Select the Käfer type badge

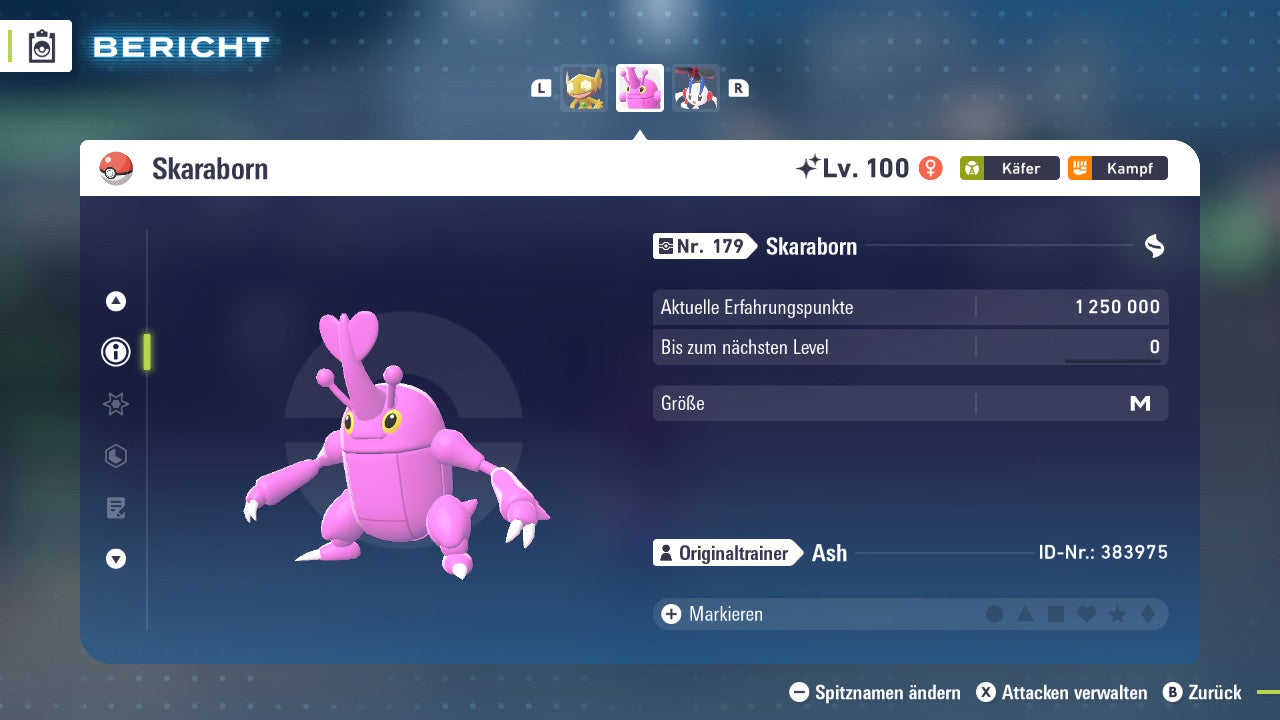1010,168
